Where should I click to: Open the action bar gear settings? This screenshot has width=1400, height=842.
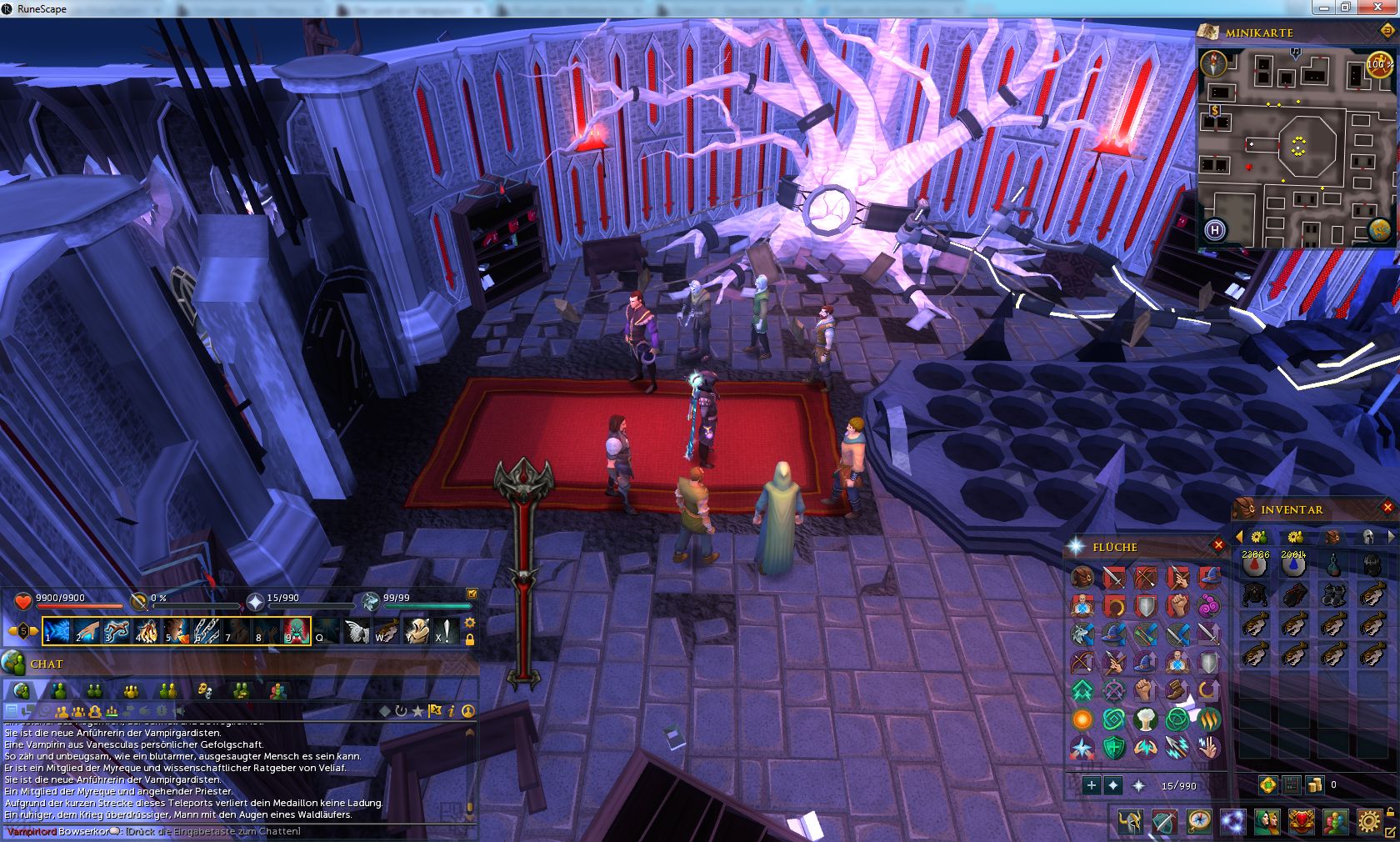pos(470,623)
